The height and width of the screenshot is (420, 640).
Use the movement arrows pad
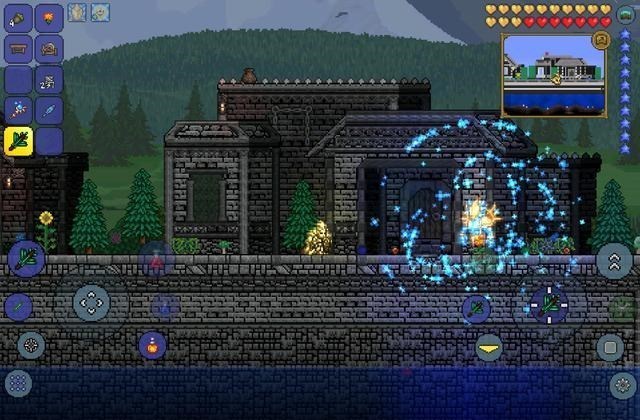coord(91,300)
